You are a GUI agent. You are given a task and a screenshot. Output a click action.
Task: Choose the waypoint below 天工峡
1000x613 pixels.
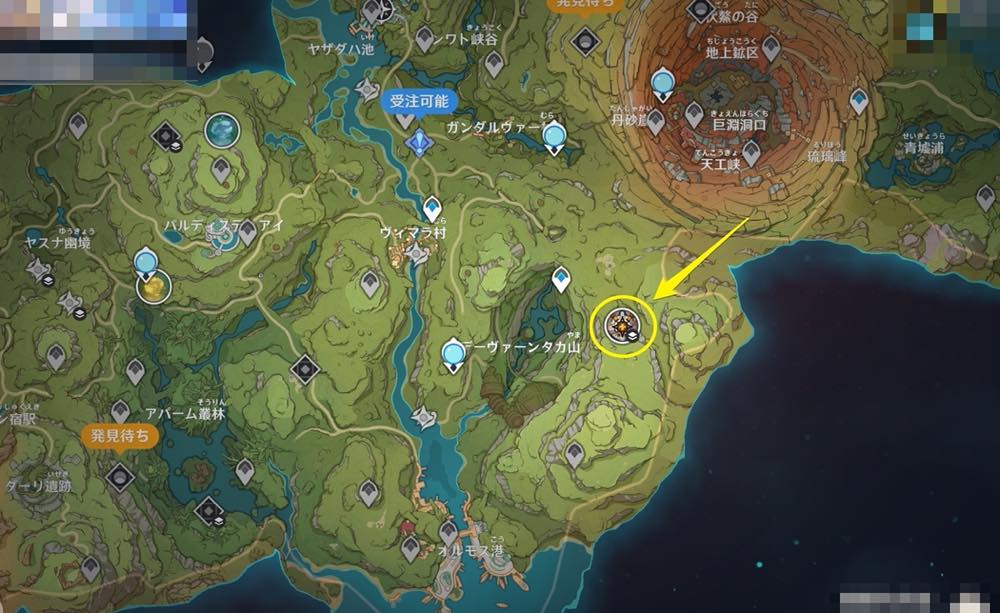click(x=751, y=151)
